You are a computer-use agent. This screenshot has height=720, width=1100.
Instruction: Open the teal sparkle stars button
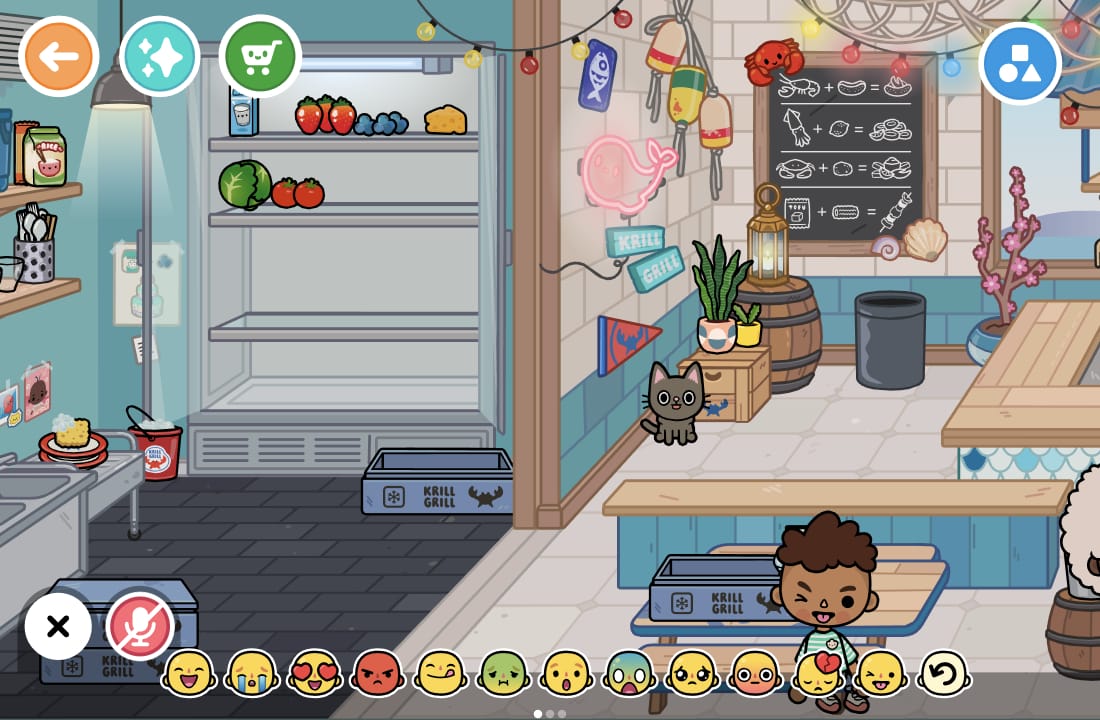(x=160, y=56)
